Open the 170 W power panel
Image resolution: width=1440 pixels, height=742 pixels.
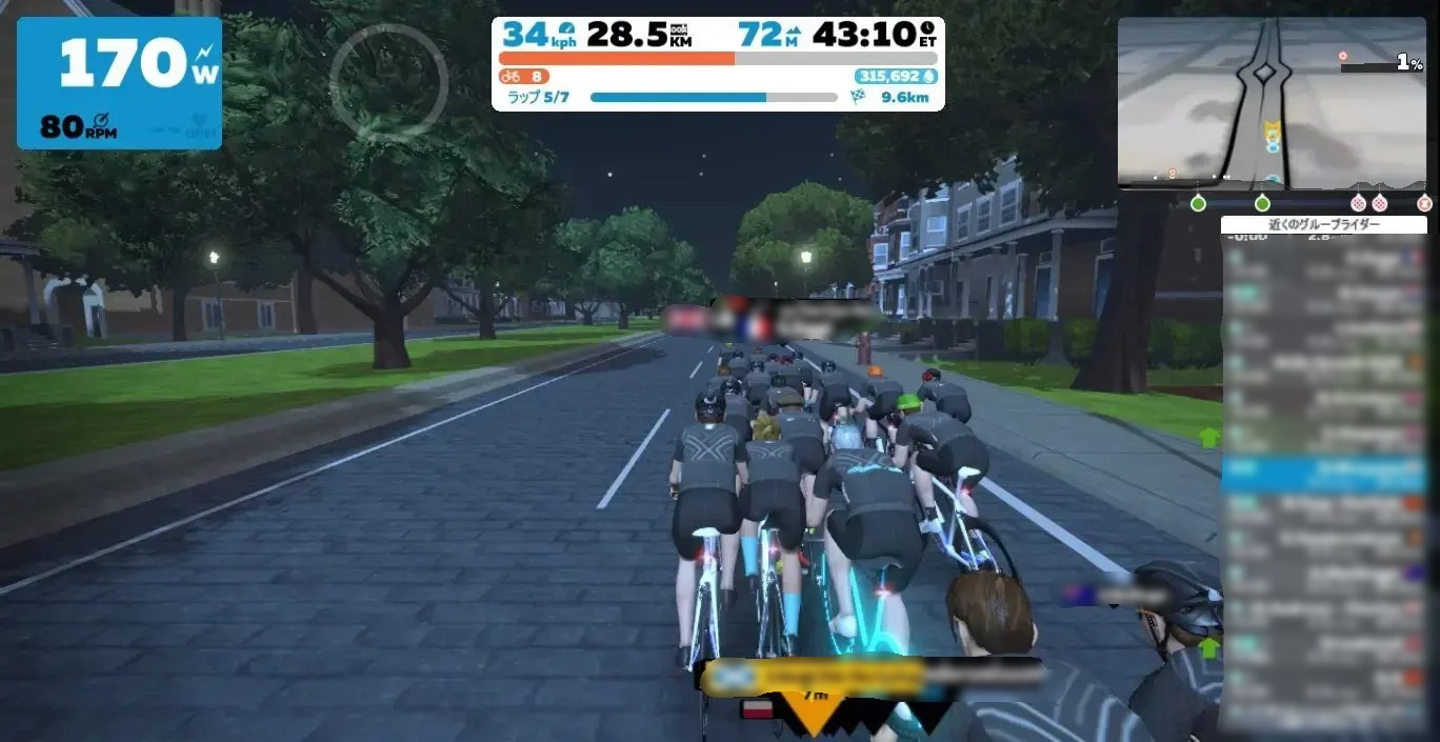point(119,83)
